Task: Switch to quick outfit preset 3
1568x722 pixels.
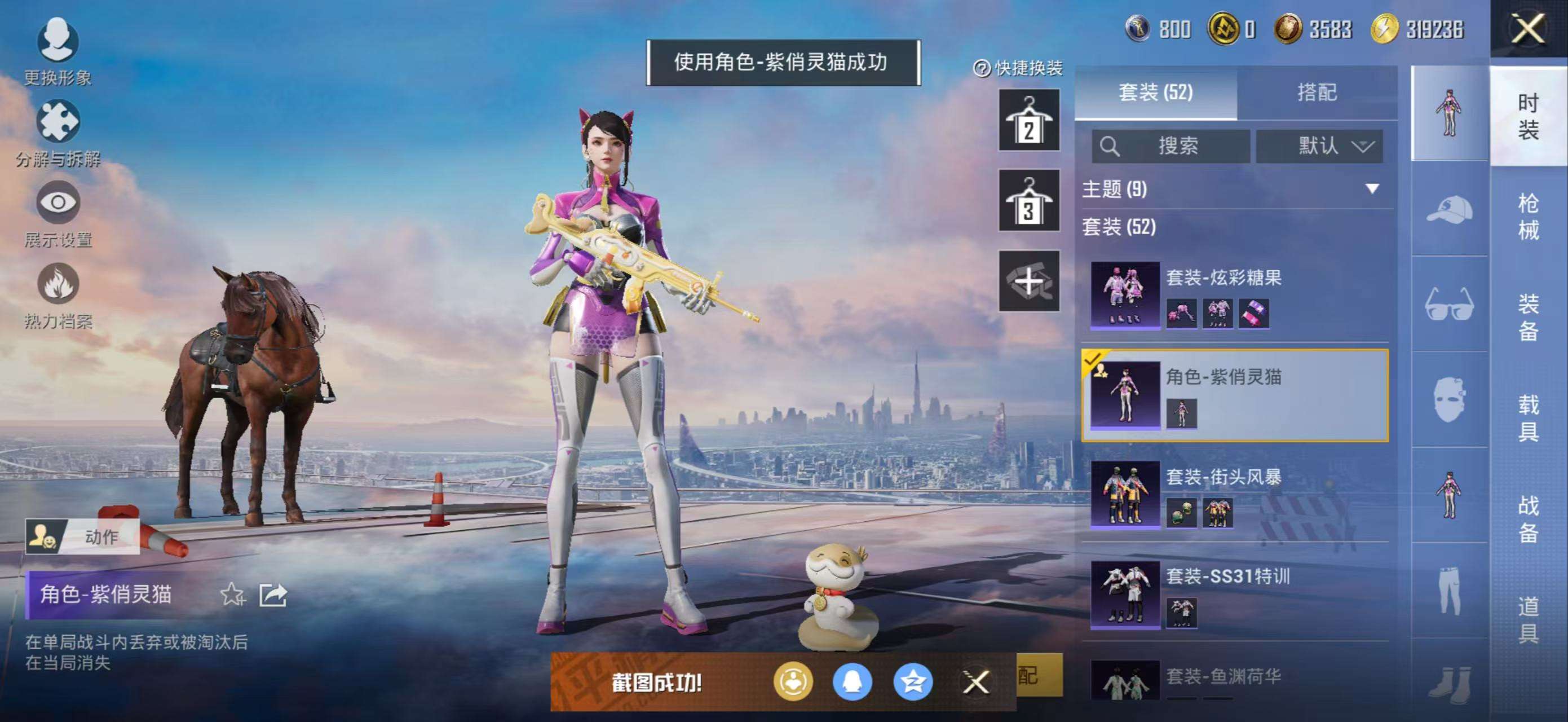Action: tap(1028, 200)
